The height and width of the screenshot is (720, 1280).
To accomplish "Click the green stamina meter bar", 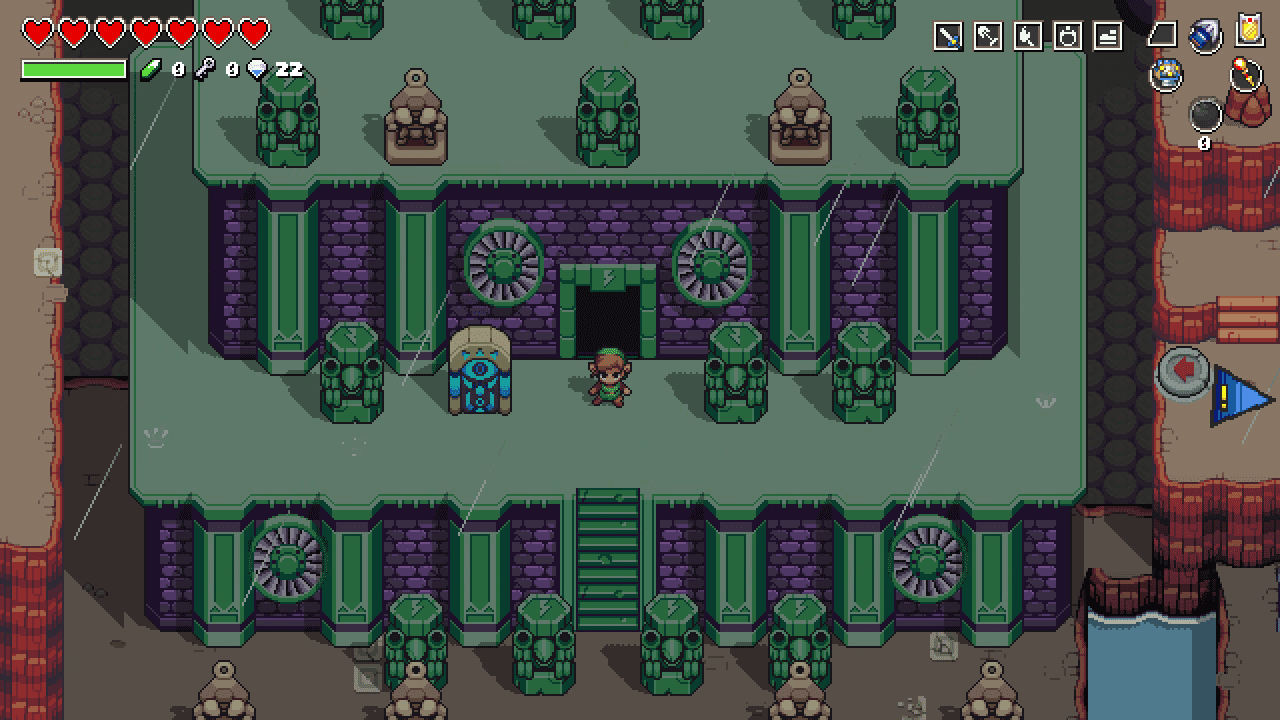I will 72,69.
